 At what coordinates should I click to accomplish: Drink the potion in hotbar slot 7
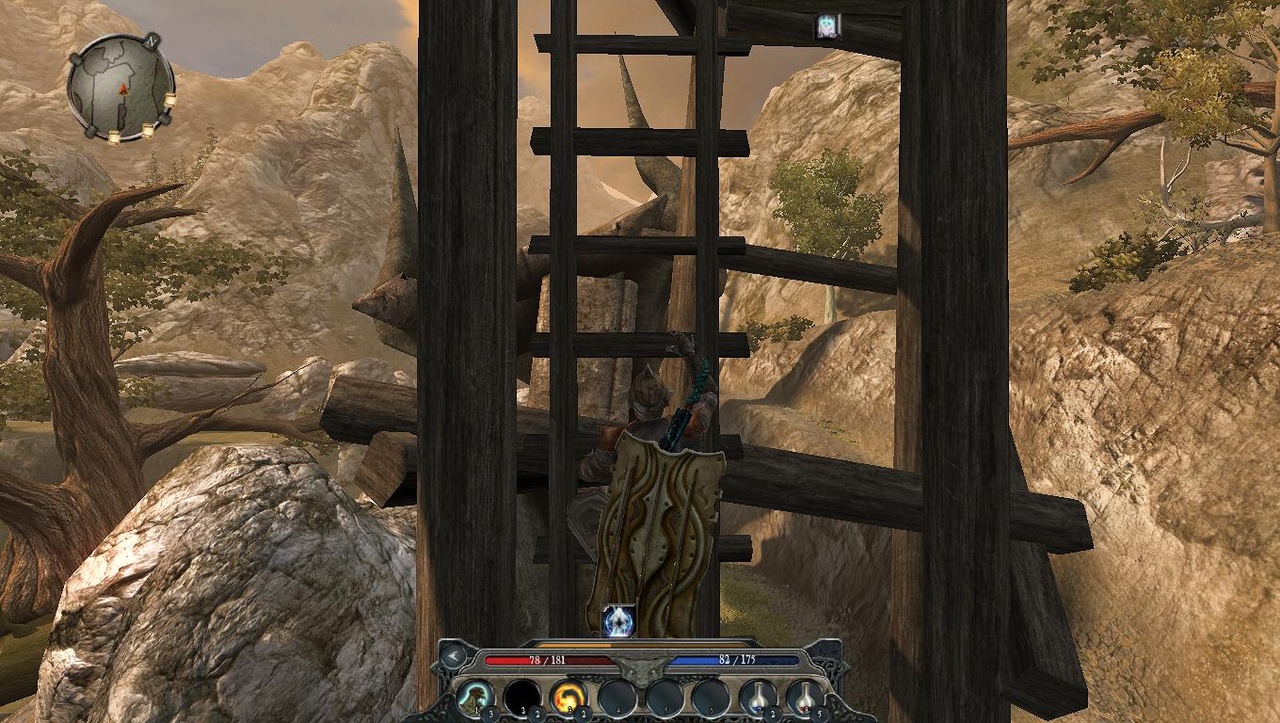click(756, 696)
